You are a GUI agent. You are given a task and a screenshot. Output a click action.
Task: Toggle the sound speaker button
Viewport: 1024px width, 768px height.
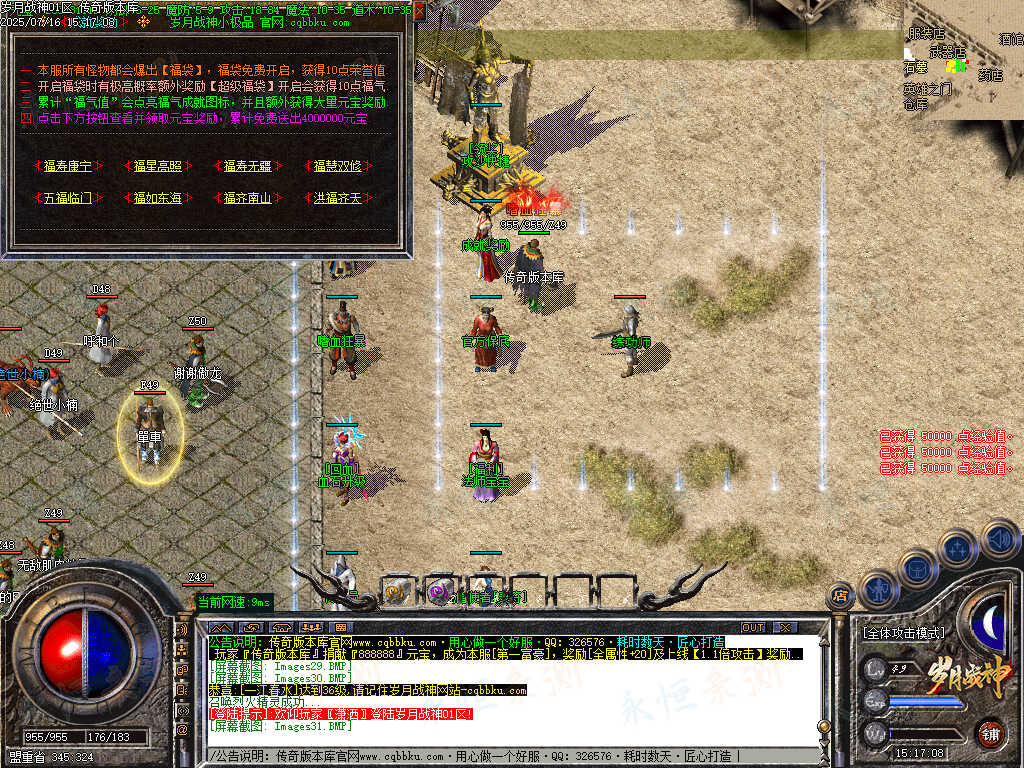click(x=1000, y=541)
